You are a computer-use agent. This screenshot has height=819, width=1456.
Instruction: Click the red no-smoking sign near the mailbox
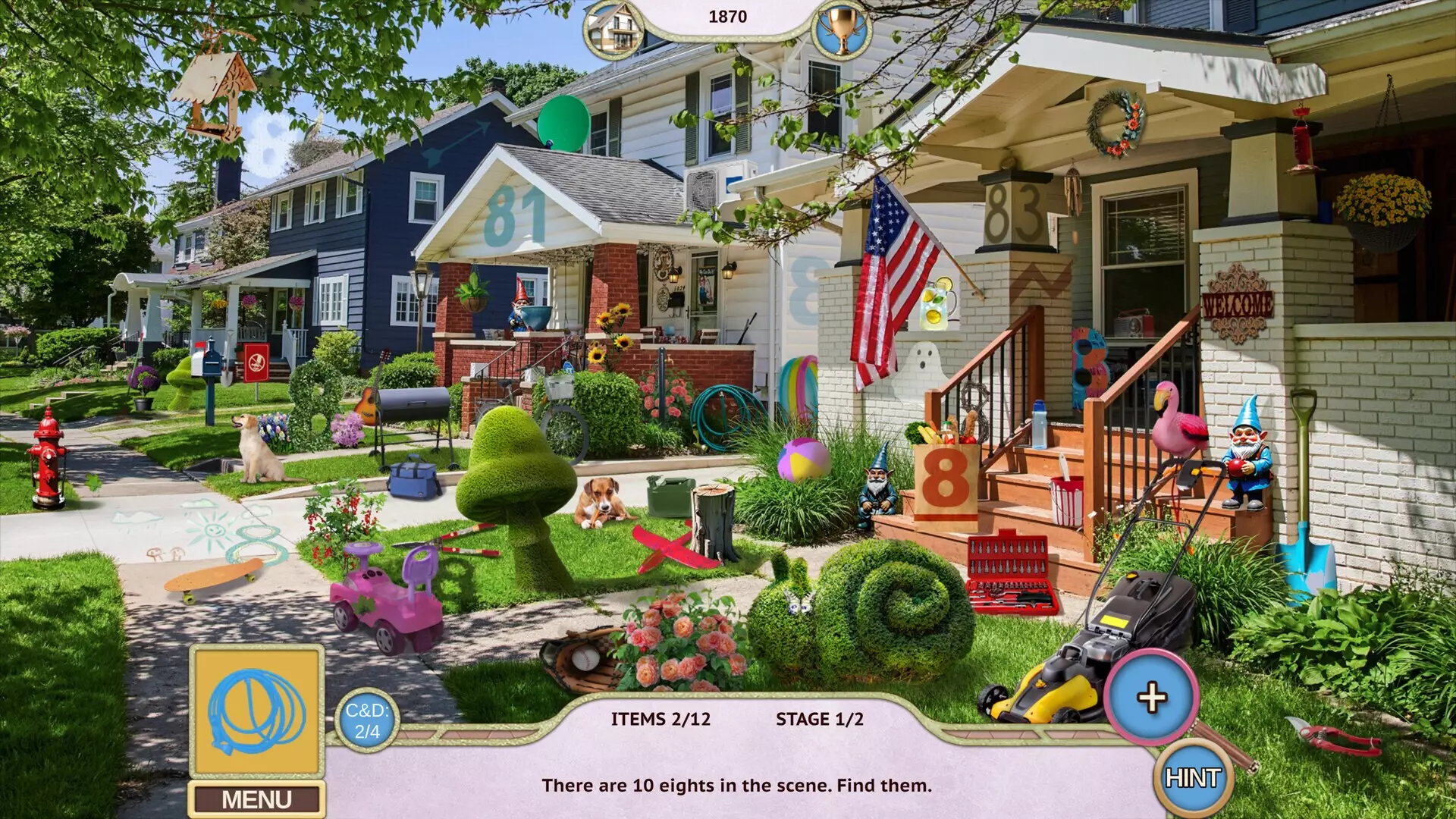pyautogui.click(x=258, y=362)
